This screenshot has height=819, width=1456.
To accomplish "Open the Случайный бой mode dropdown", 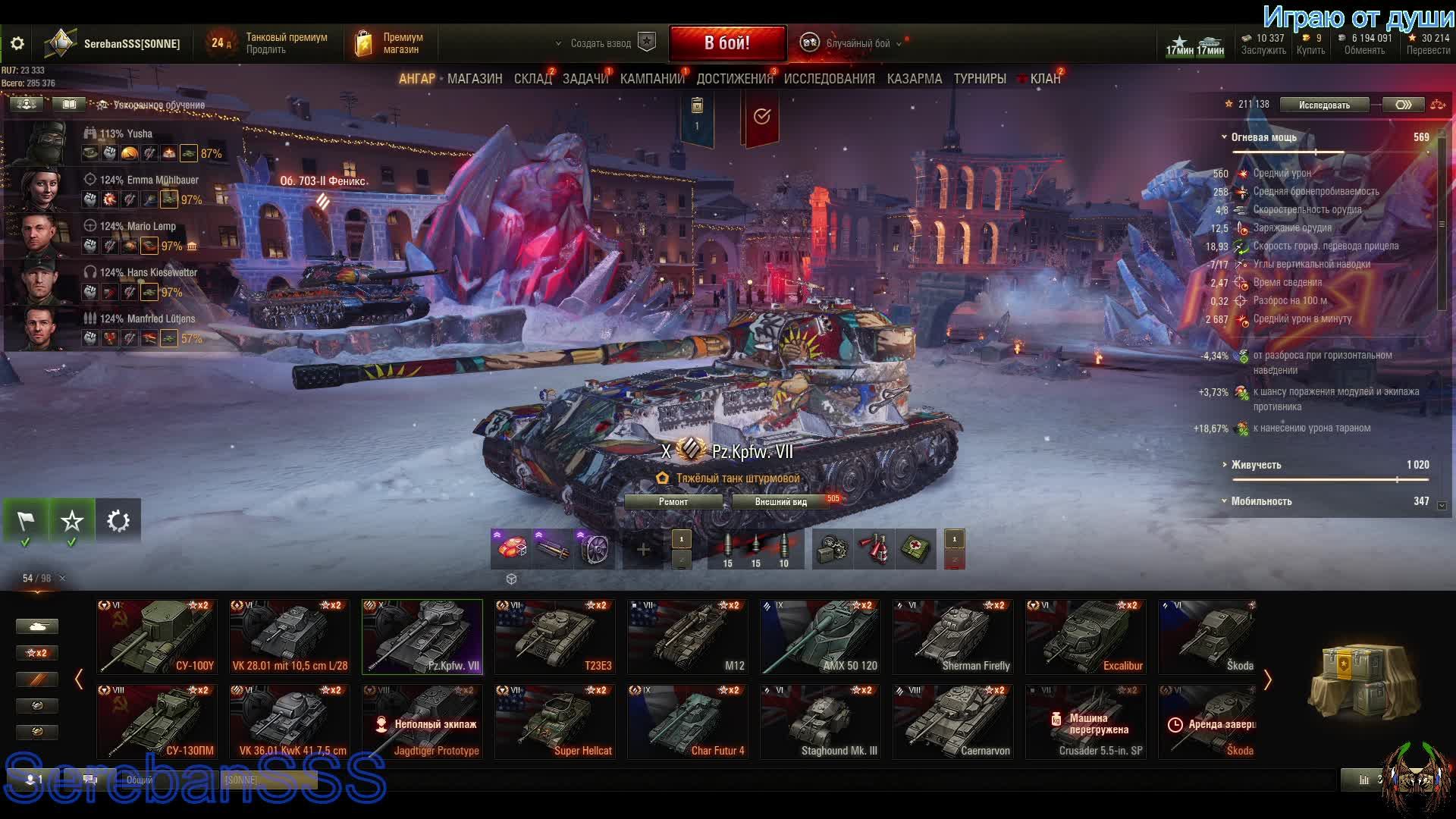I will (x=858, y=44).
